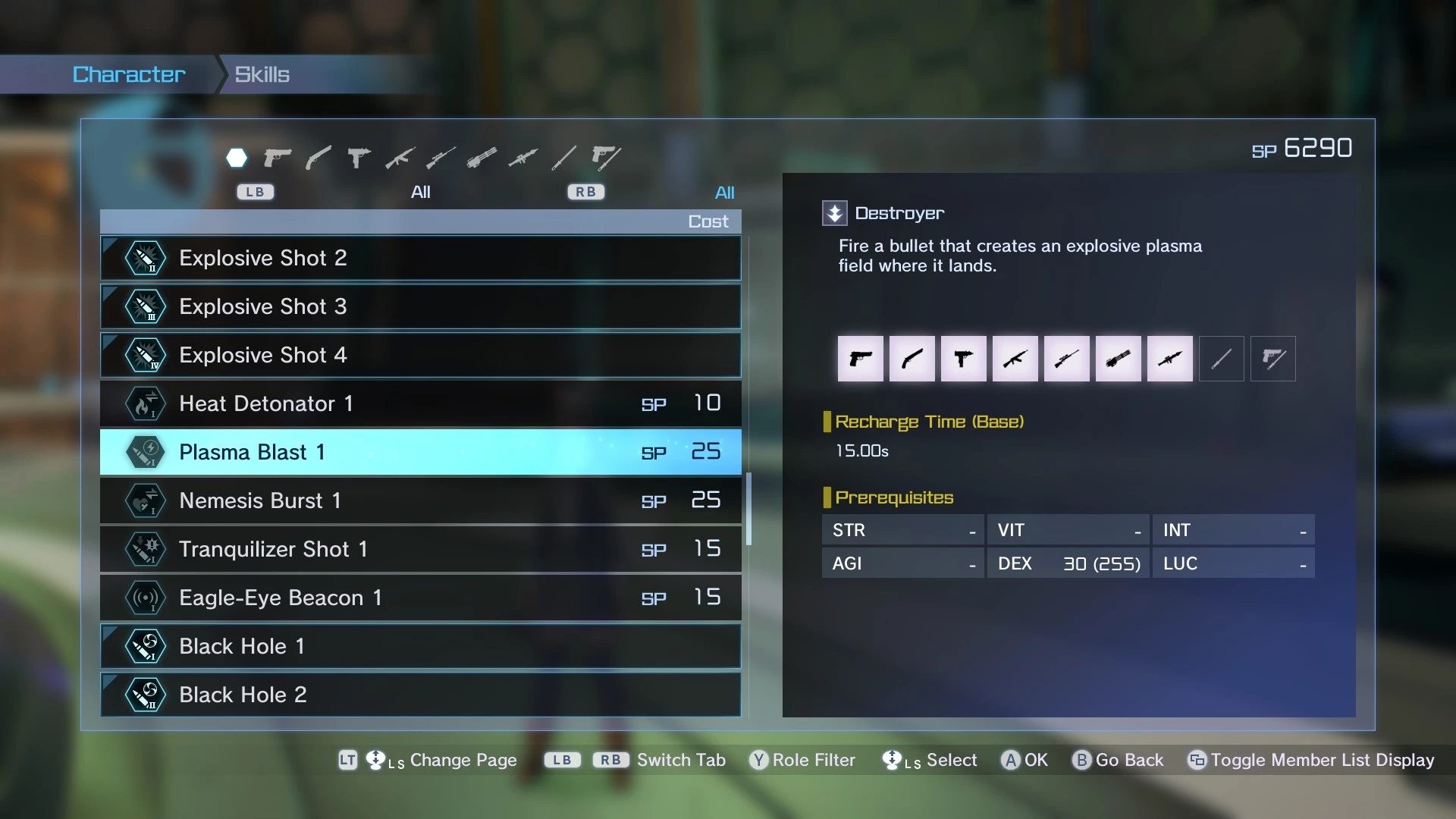Viewport: 1456px width, 819px height.
Task: Select the Explosive Shot 2 skill
Action: pyautogui.click(x=420, y=258)
